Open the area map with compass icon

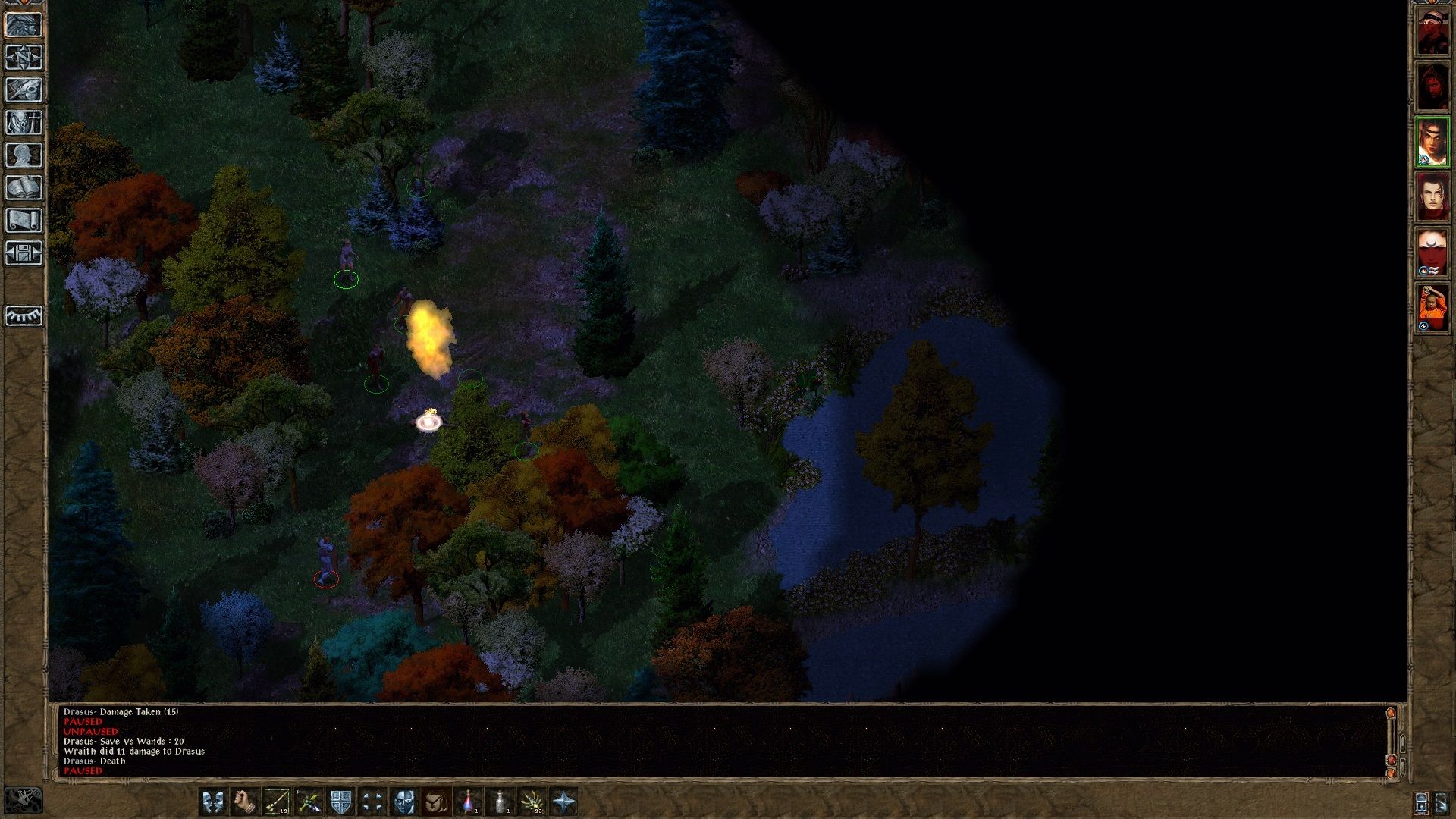24,58
